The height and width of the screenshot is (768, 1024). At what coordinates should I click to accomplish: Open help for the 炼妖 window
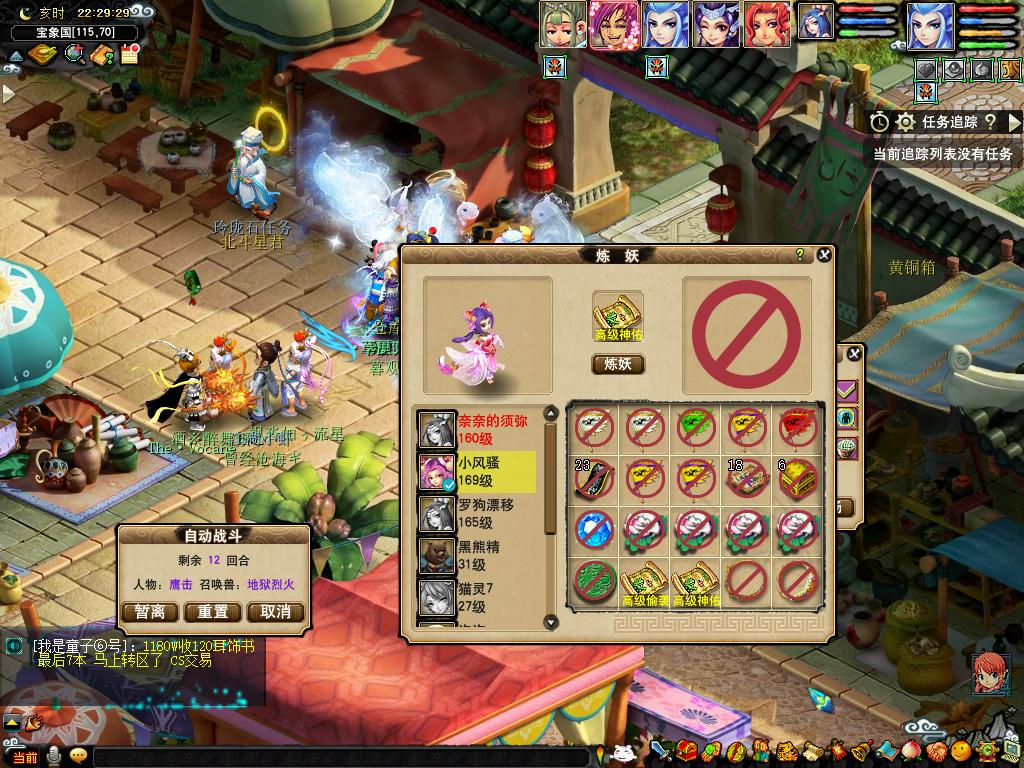(x=800, y=255)
